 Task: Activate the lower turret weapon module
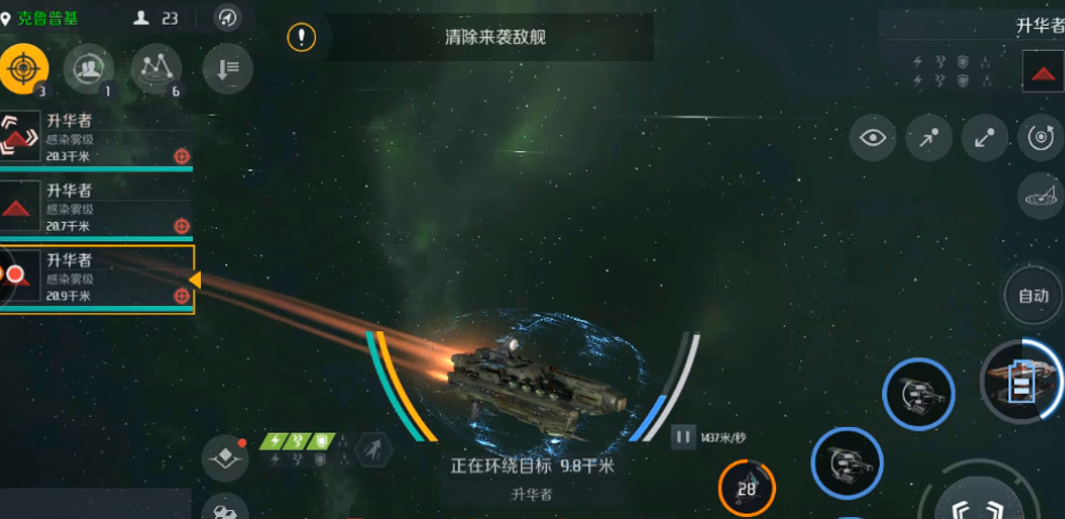pyautogui.click(x=846, y=463)
